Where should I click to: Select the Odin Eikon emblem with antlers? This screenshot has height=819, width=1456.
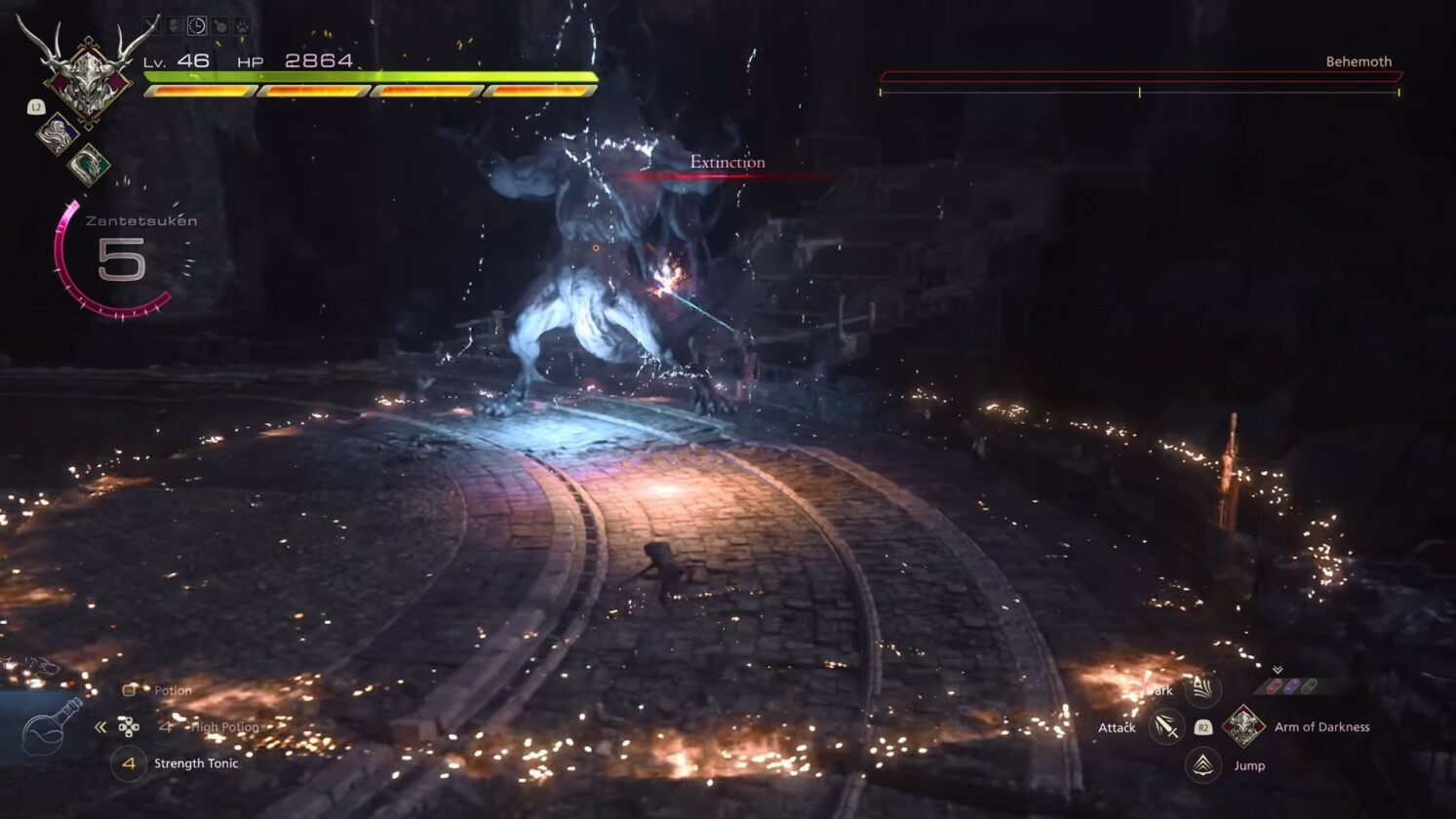[87, 74]
